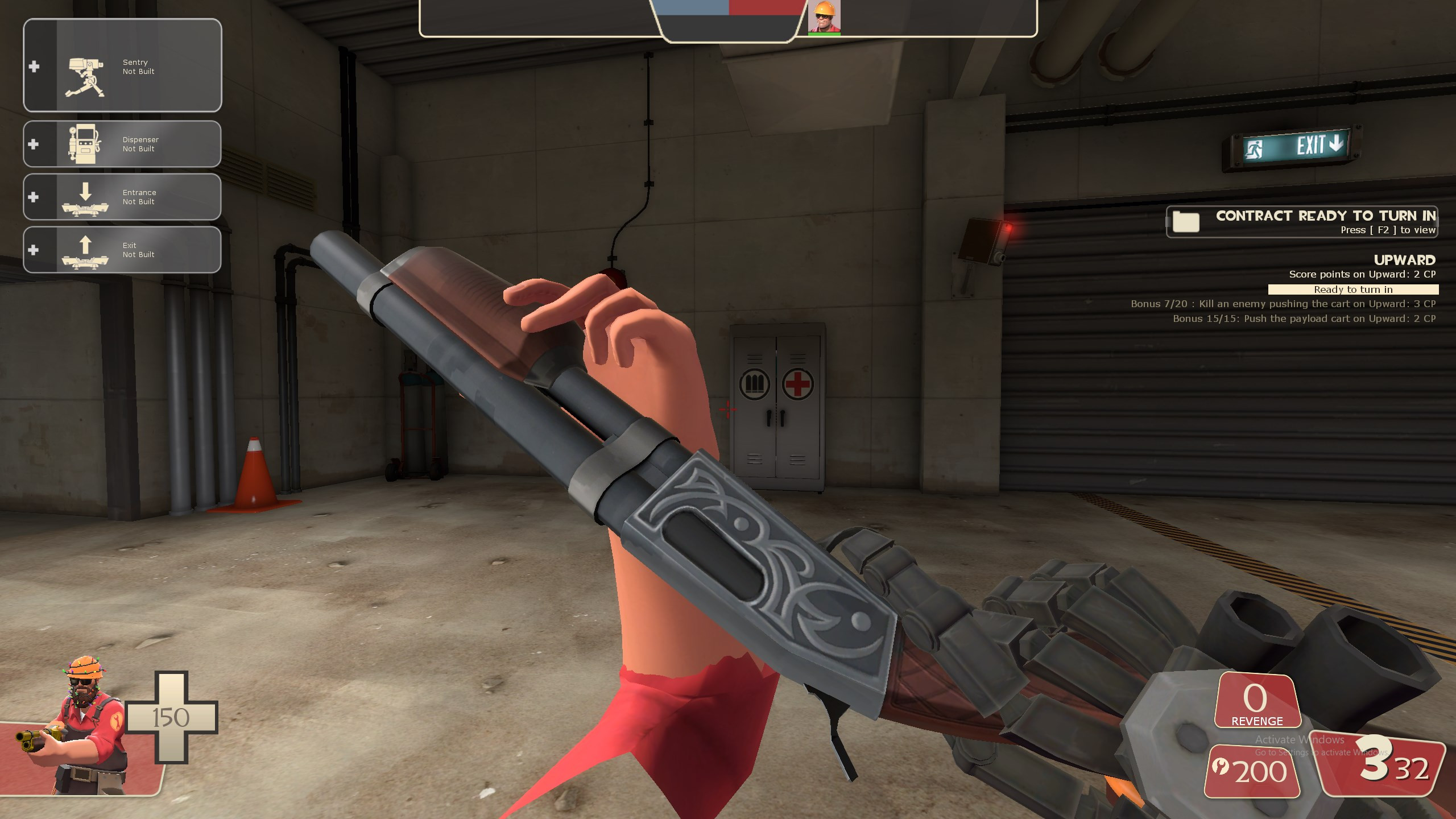Toggle the Dispenser Not Built plus marker
The height and width of the screenshot is (819, 1456).
(33, 143)
